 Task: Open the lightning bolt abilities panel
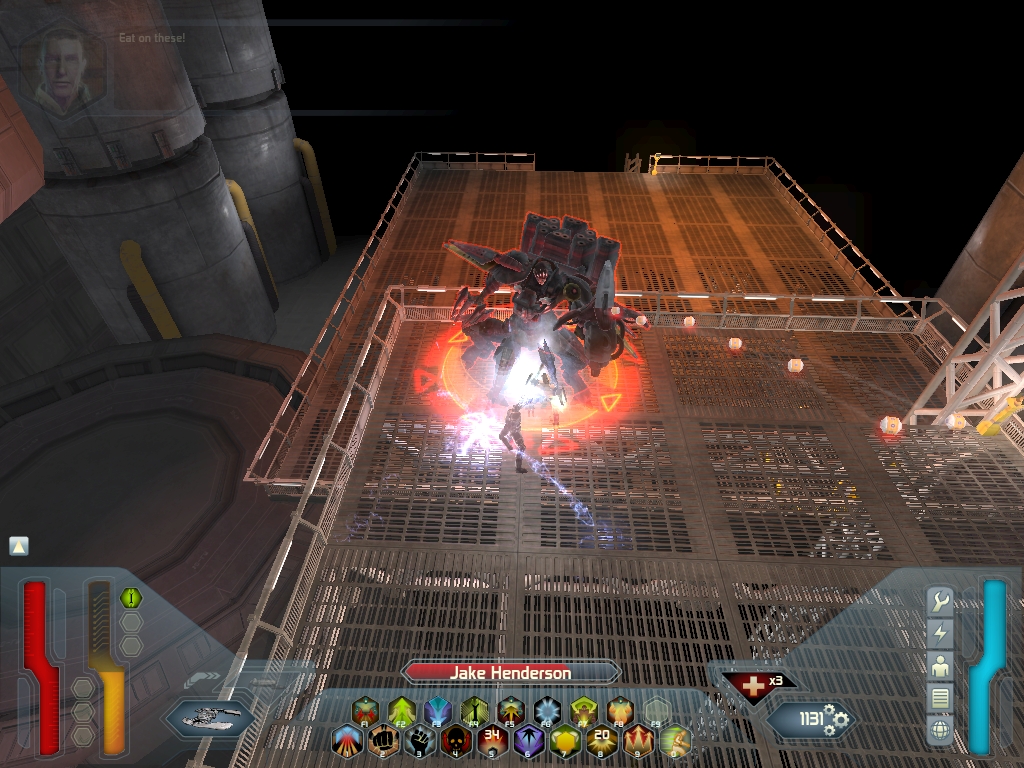940,633
